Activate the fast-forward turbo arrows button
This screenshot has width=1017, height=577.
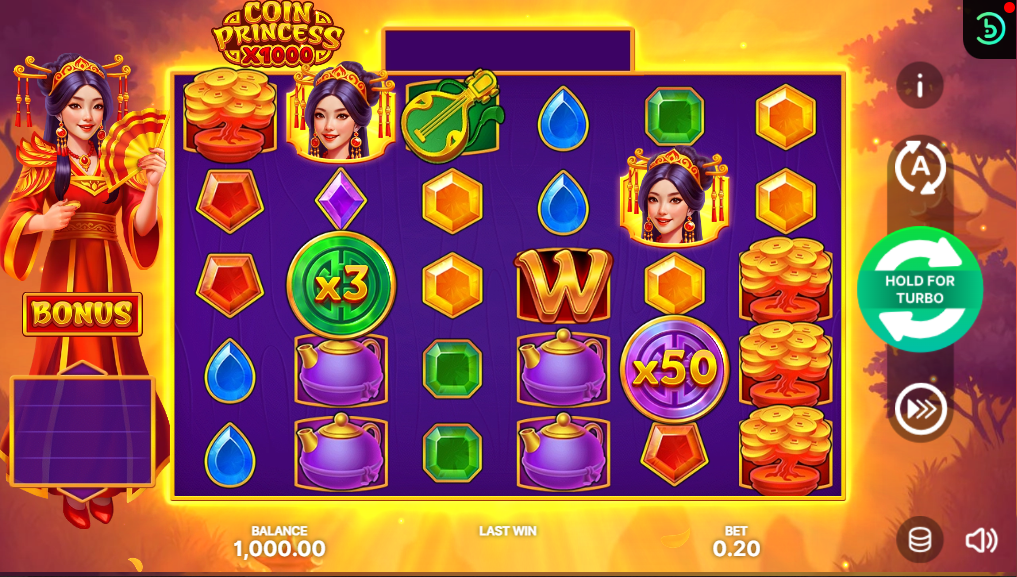(x=919, y=408)
